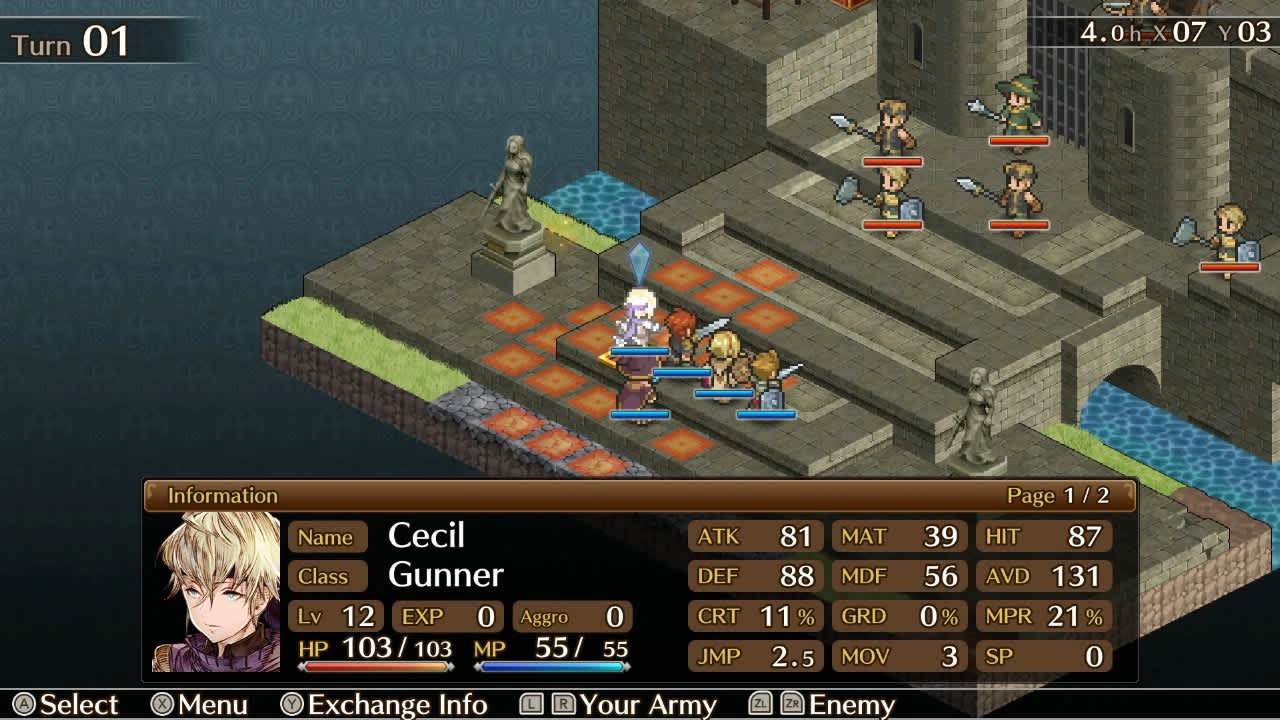Click Exchange Info at the bottom bar
This screenshot has height=720, width=1280.
pos(395,705)
